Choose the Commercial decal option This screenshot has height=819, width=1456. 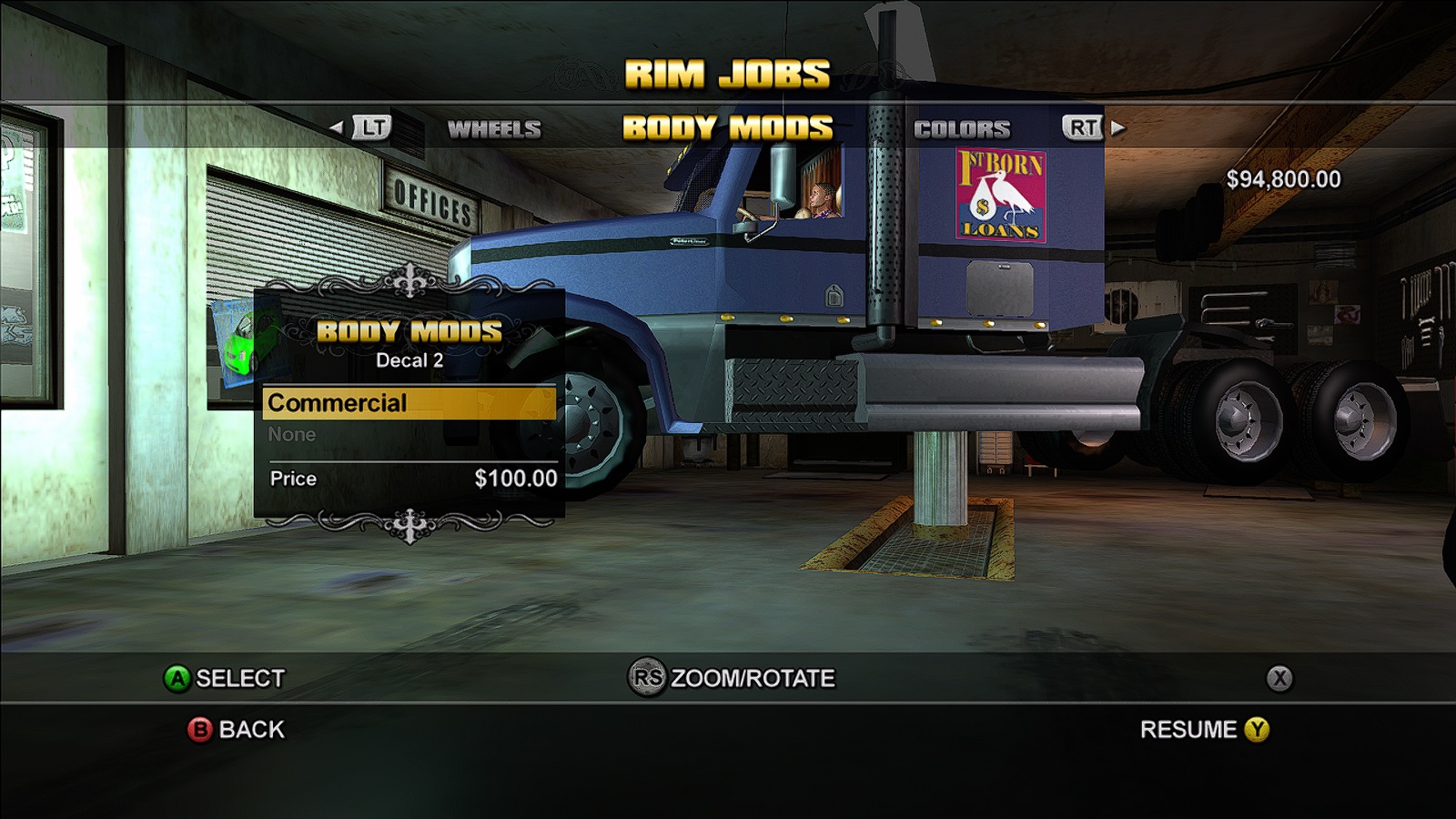point(409,403)
